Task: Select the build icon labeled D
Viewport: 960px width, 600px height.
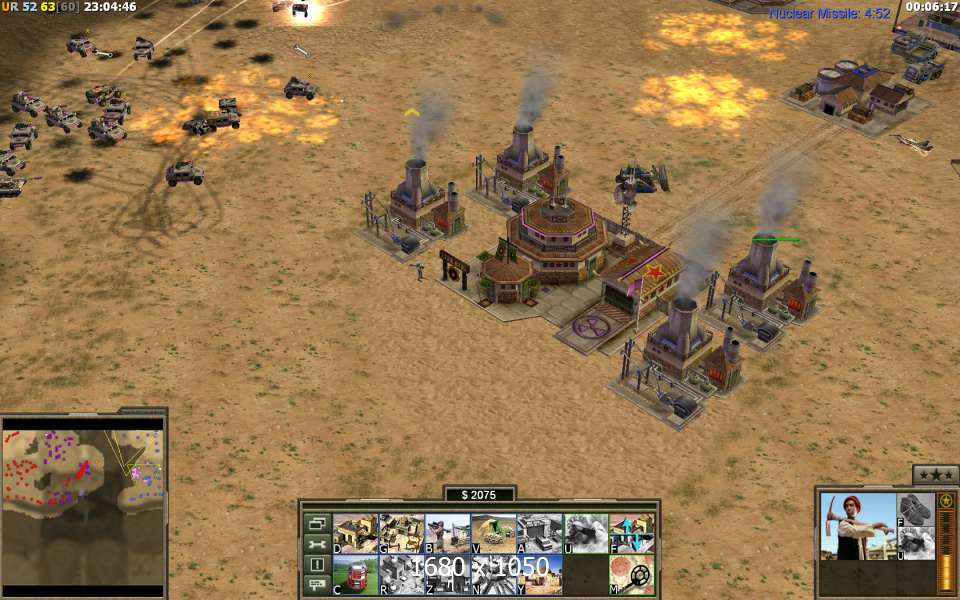Action: [x=355, y=534]
